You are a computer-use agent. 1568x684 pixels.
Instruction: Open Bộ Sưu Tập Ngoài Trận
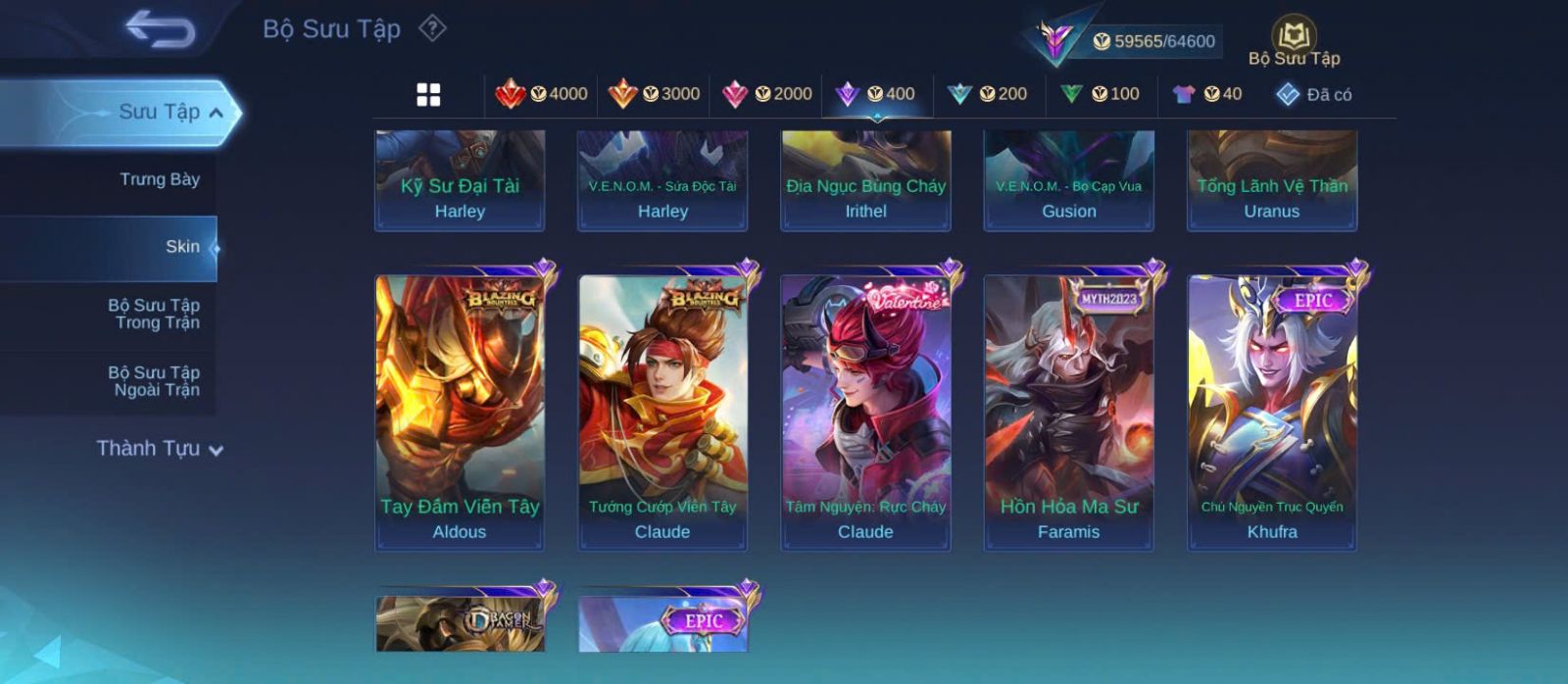[x=155, y=381]
